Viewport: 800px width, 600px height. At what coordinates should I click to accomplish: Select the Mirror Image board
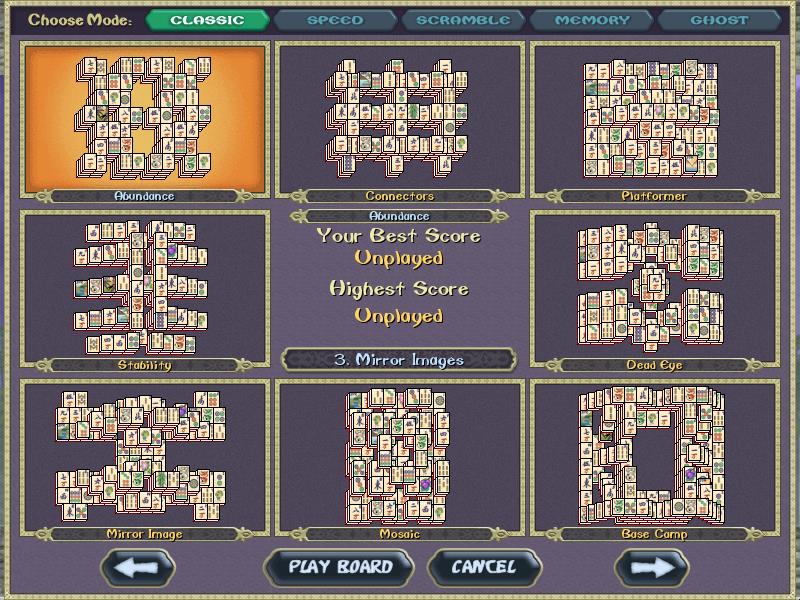(145, 457)
